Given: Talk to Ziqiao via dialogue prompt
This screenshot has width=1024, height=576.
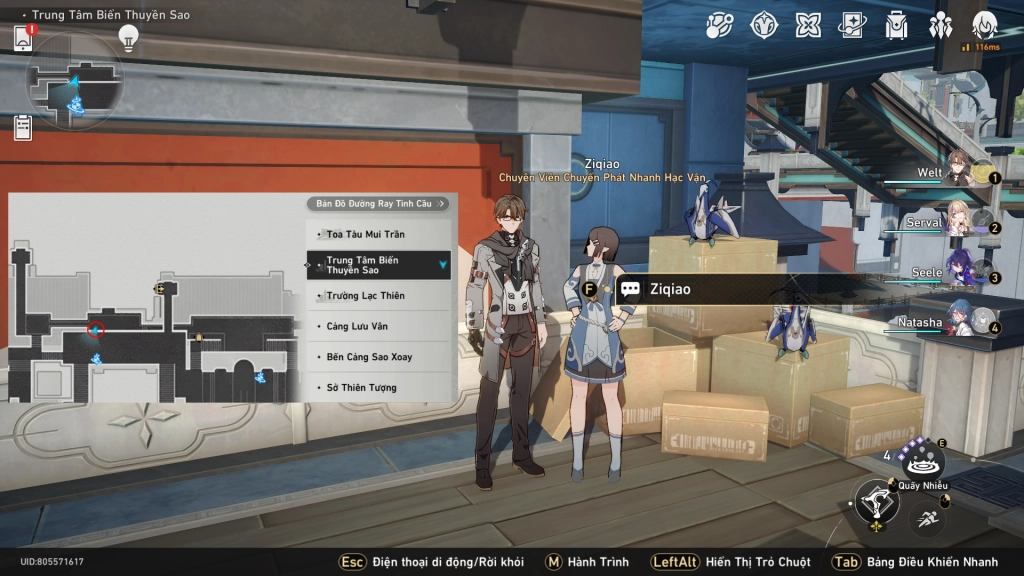Looking at the screenshot, I should point(670,290).
